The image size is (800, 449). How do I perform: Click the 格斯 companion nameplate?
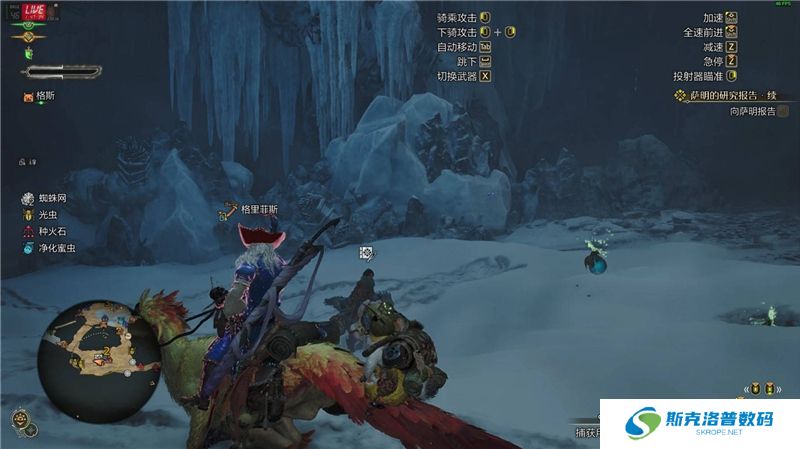pyautogui.click(x=44, y=96)
